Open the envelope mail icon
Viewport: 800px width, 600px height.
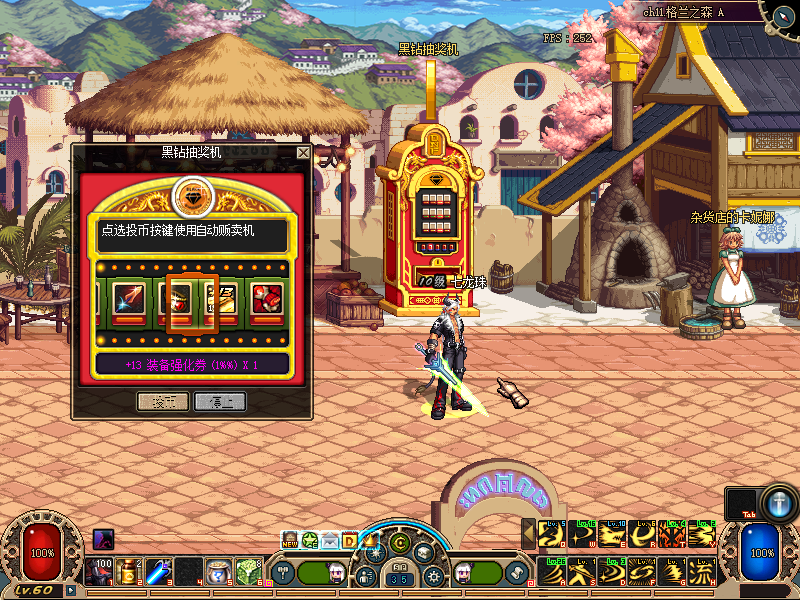click(x=330, y=541)
